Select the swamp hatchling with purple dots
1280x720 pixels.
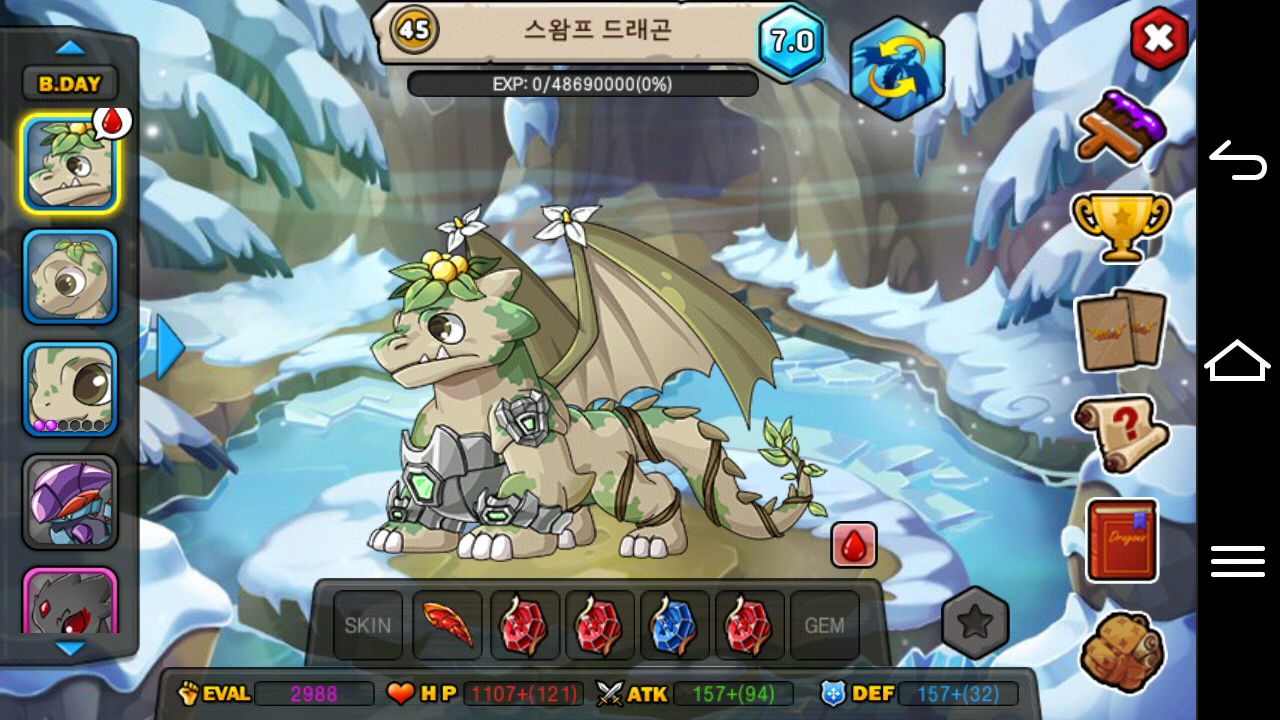[70, 389]
